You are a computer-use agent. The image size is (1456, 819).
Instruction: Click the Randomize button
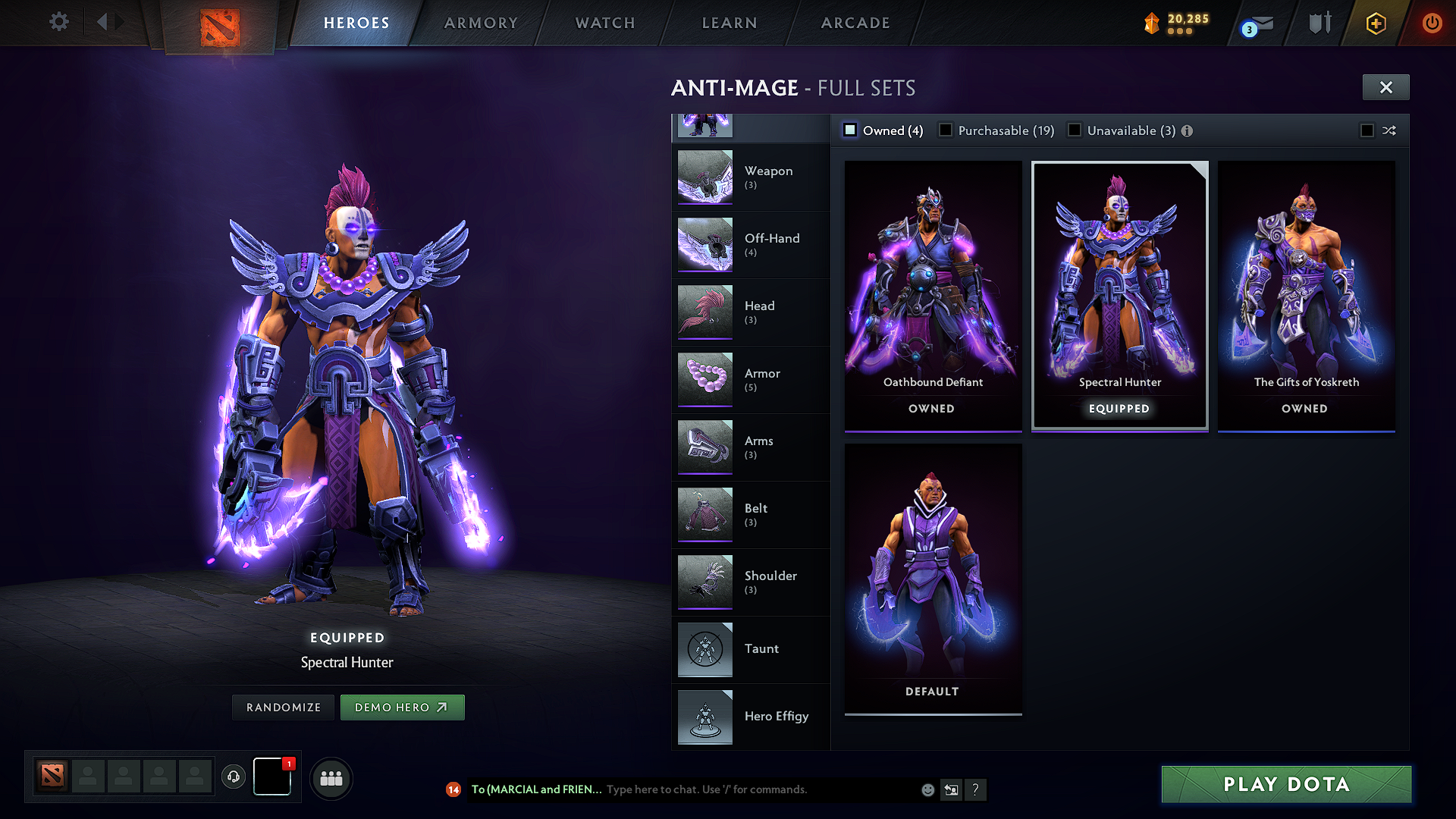[x=282, y=707]
